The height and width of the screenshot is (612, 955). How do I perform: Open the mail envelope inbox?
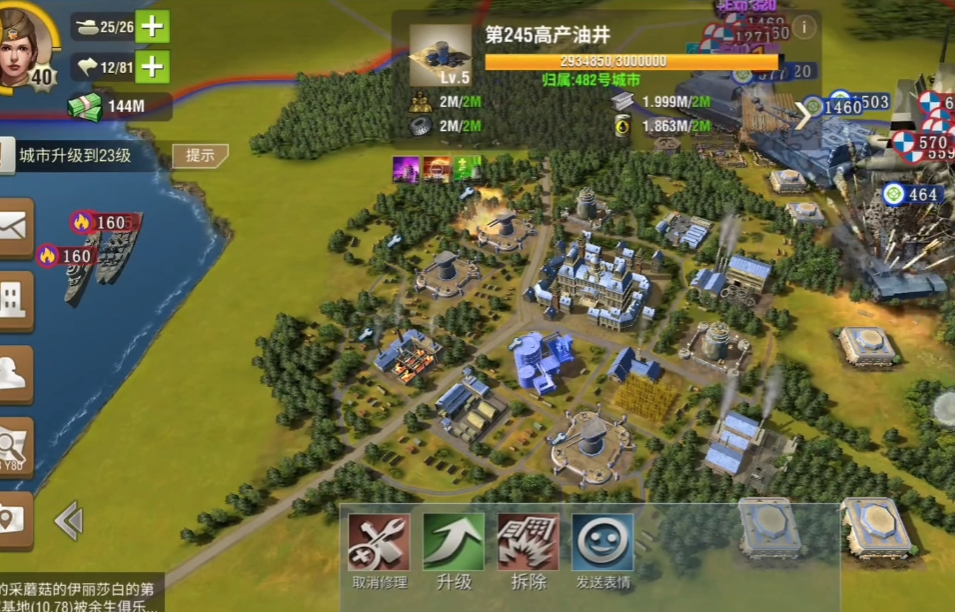[14, 228]
